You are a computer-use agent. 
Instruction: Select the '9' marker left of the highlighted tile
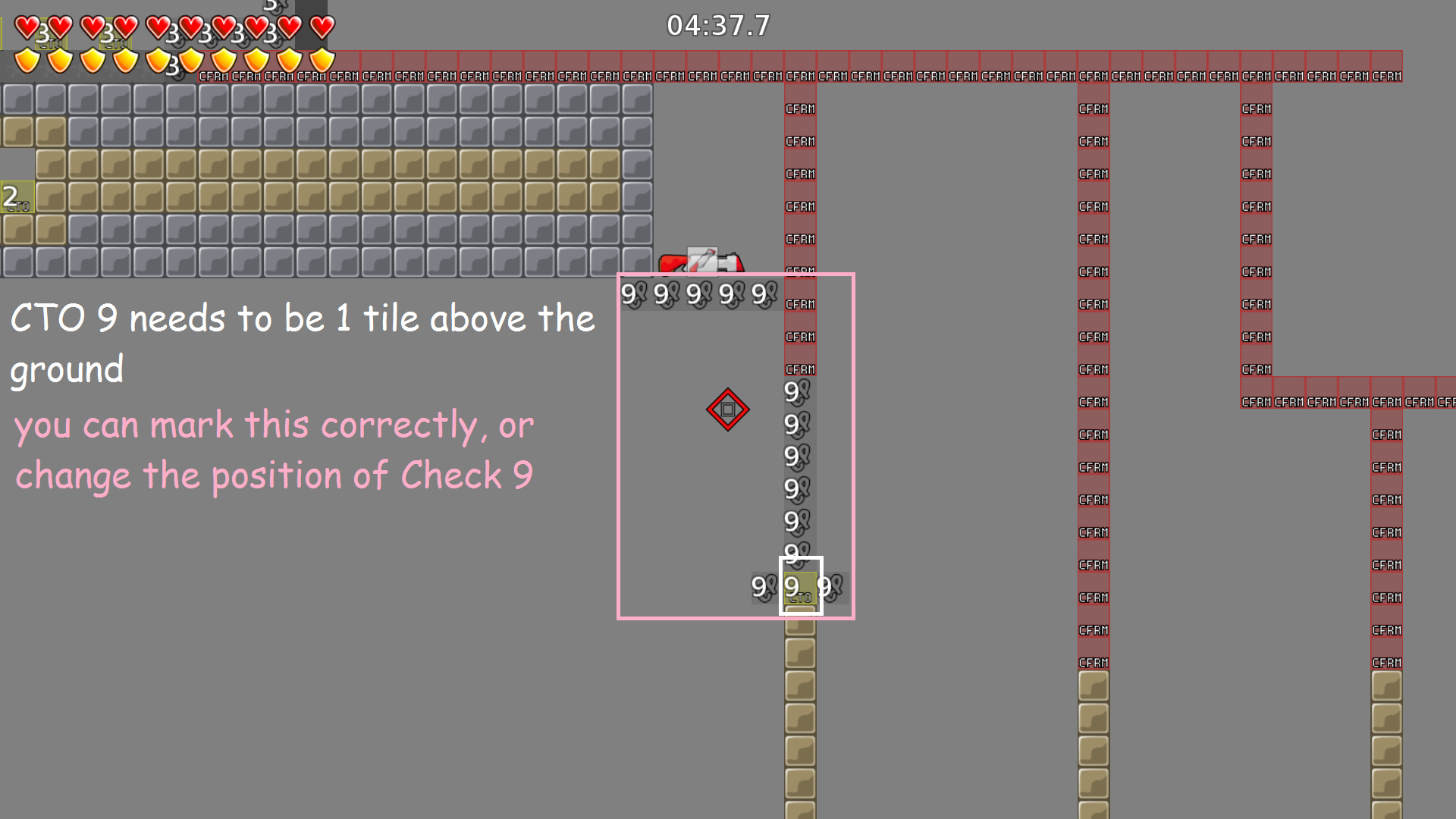(x=759, y=586)
